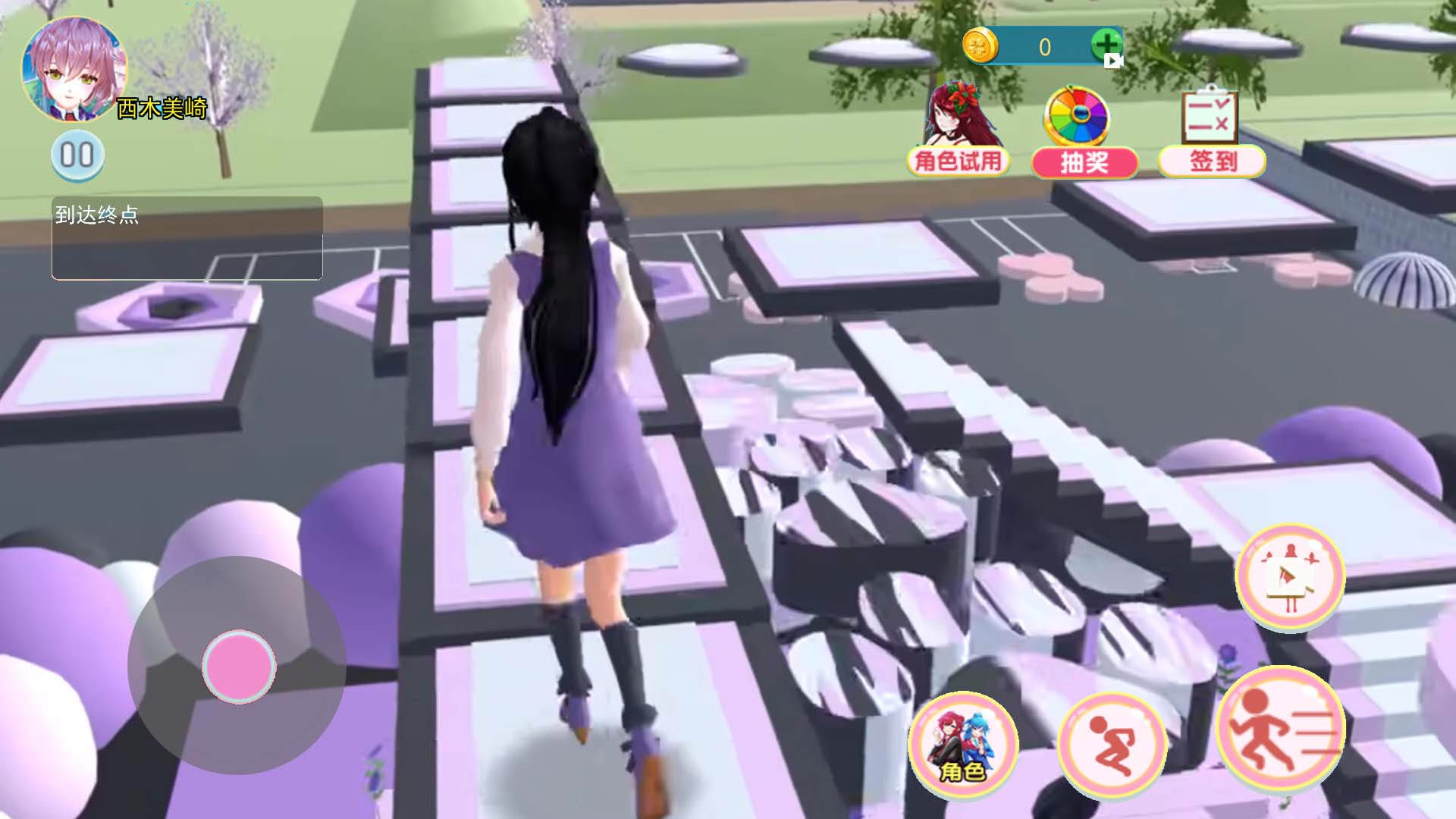
Task: Open the 角色 character menu
Action: [x=963, y=743]
